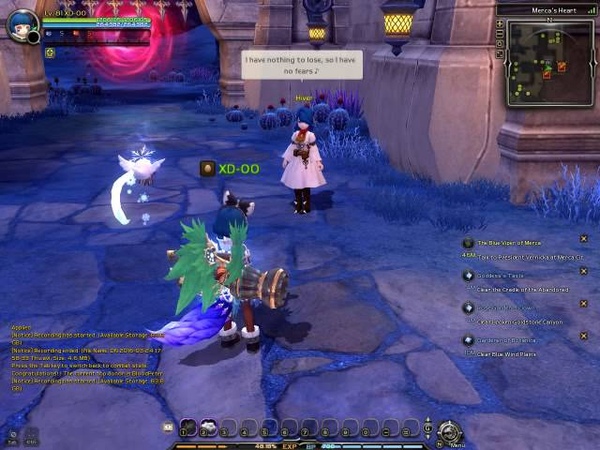This screenshot has width=600, height=450.
Task: Select the Goddess's Taste quest entry
Action: 498,276
